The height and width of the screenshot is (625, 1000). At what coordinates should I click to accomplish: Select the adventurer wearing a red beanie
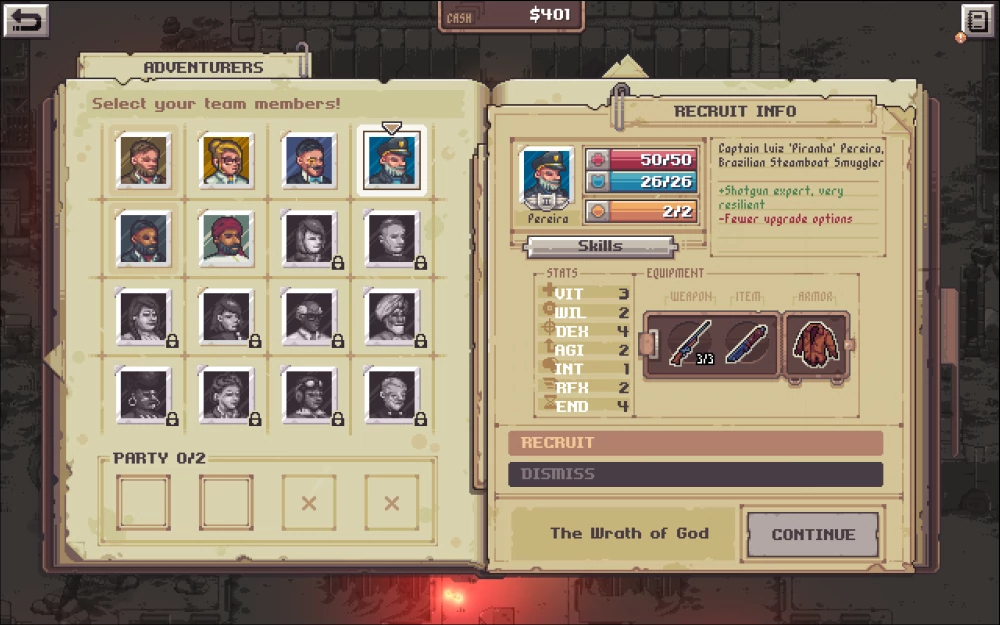tap(226, 238)
